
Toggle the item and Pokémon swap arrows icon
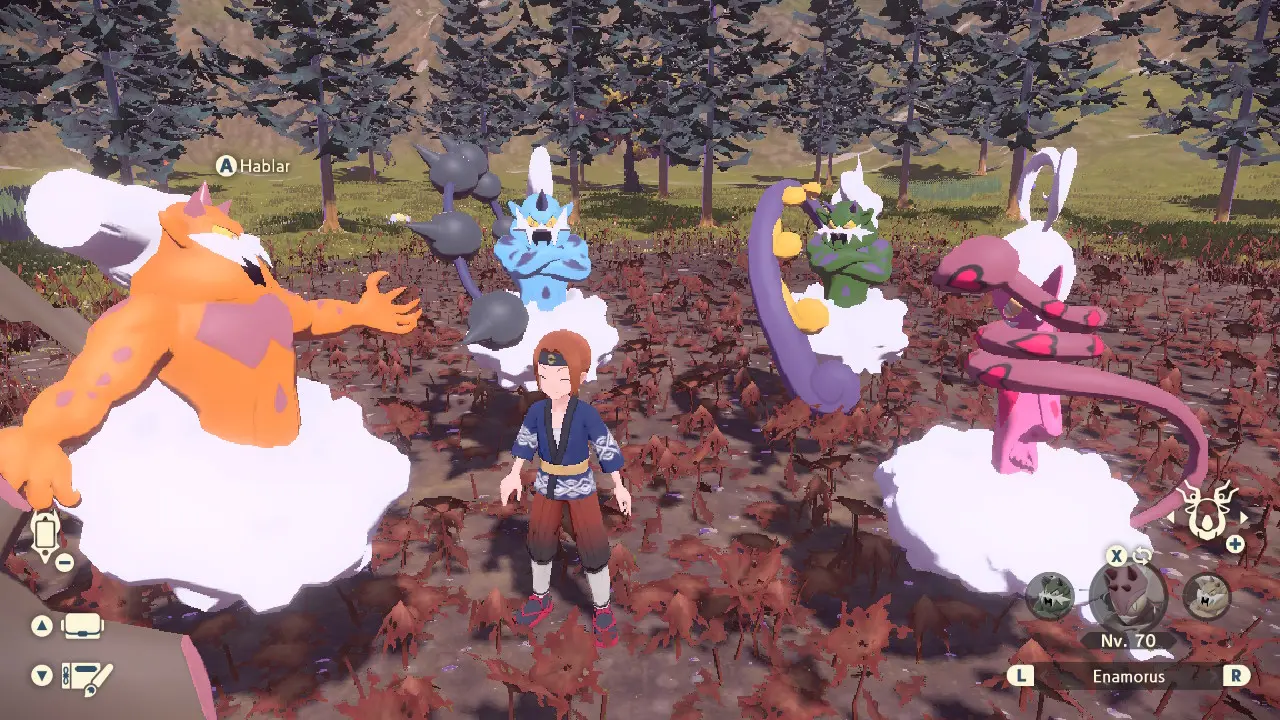pos(1143,556)
